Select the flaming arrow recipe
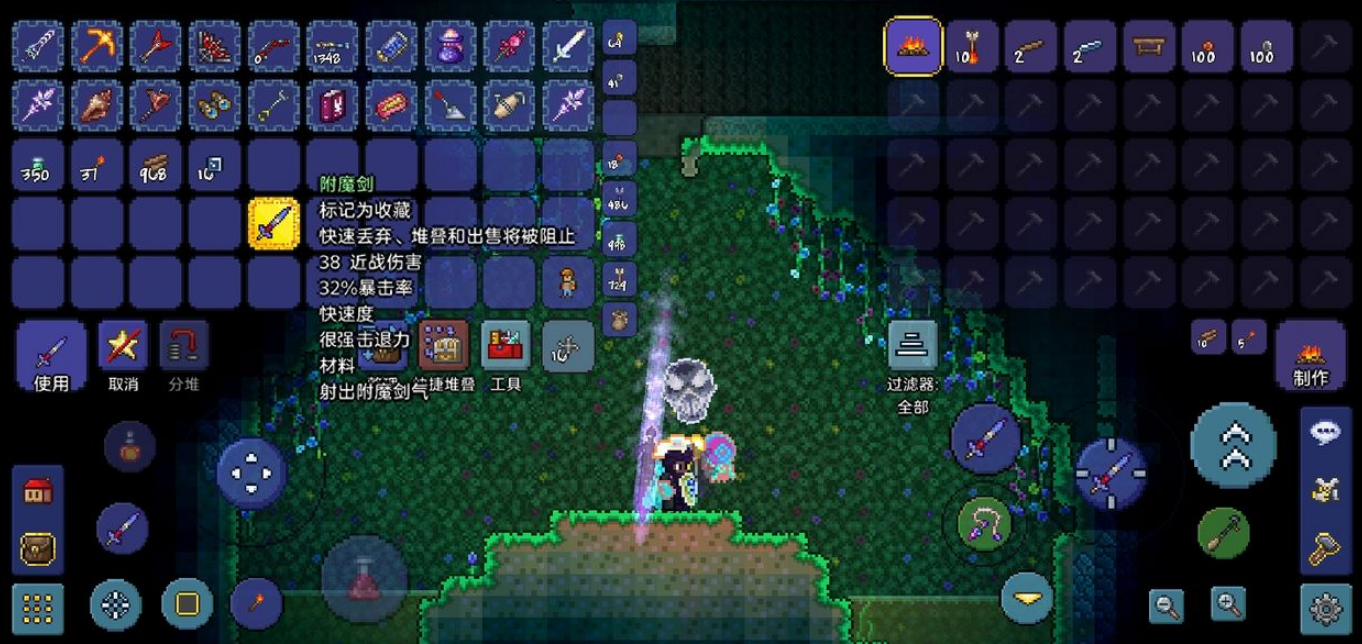The height and width of the screenshot is (644, 1362). click(972, 46)
